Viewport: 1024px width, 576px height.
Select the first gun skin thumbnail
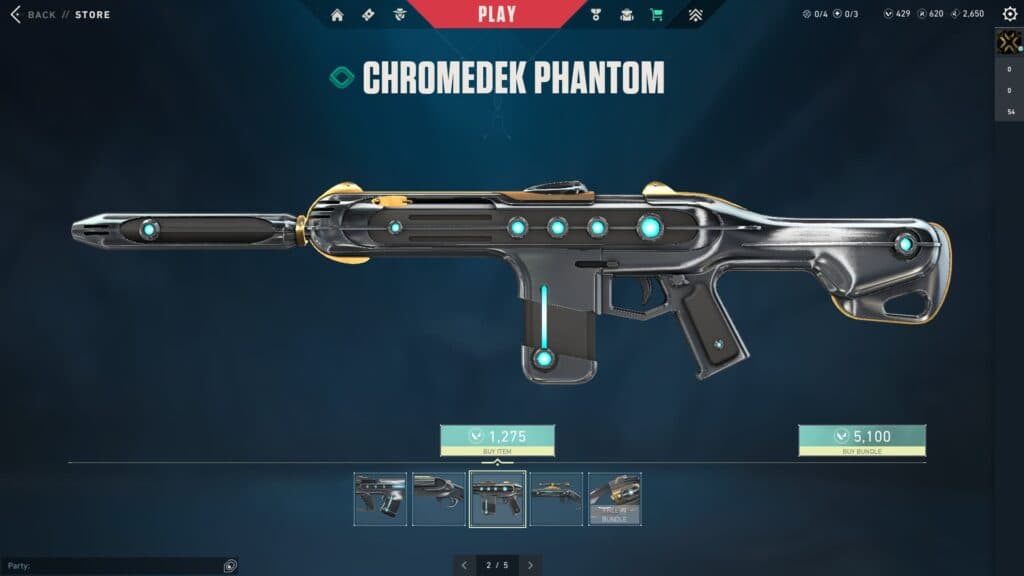[380, 498]
